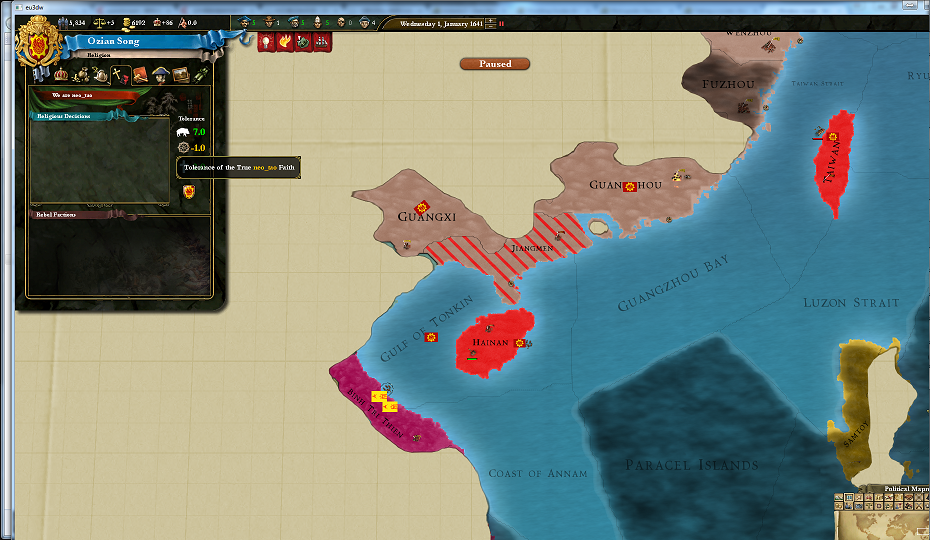This screenshot has height=540, width=930.
Task: Open the lightbulb alert banner
Action: (268, 42)
